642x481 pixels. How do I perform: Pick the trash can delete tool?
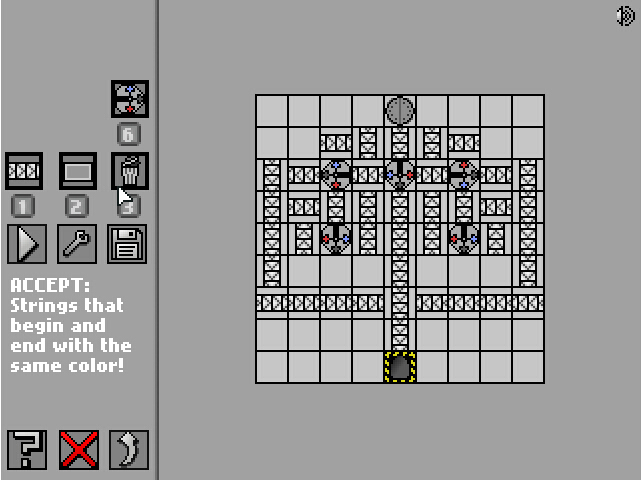click(130, 171)
